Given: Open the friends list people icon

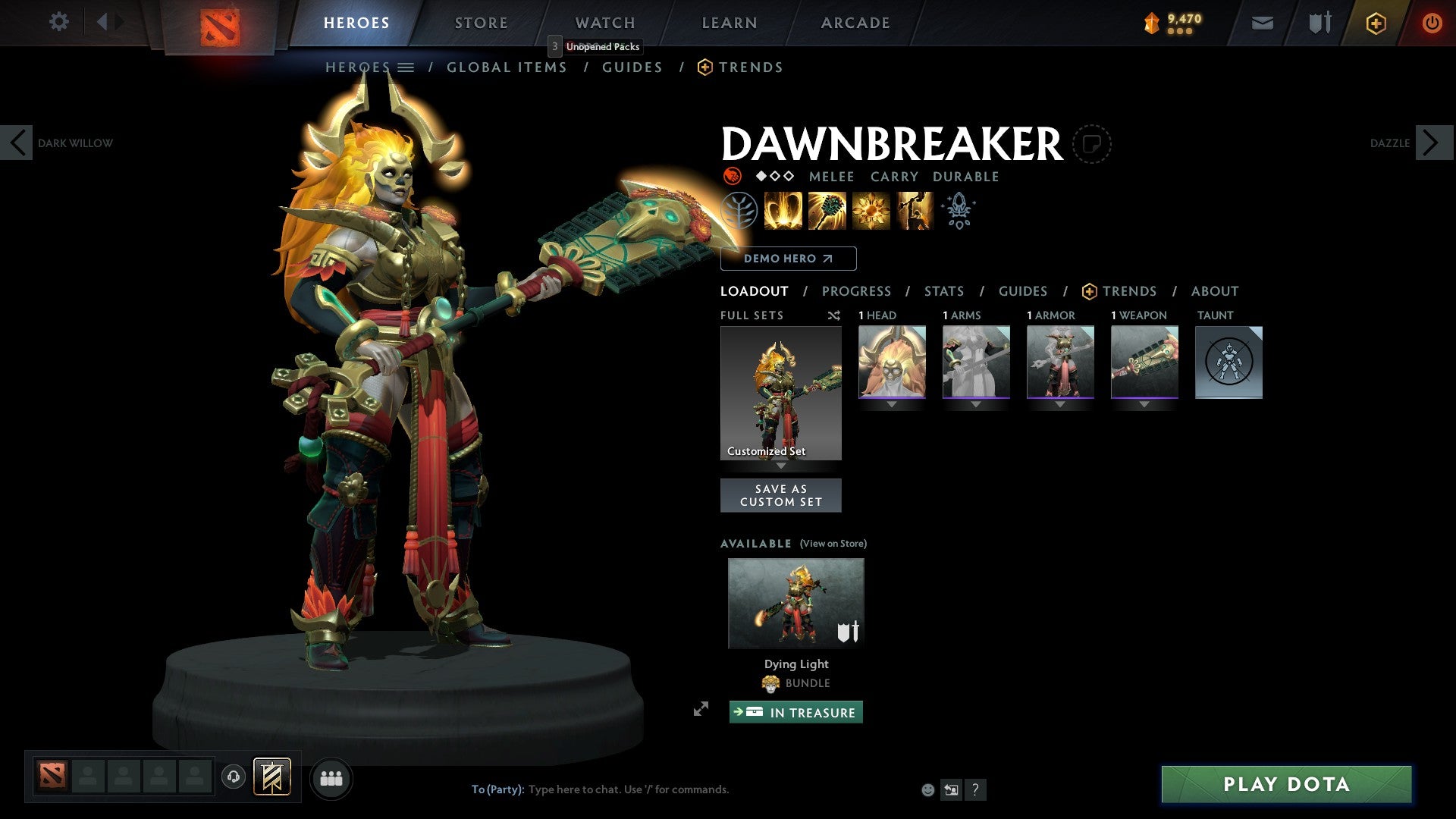Looking at the screenshot, I should (x=331, y=778).
